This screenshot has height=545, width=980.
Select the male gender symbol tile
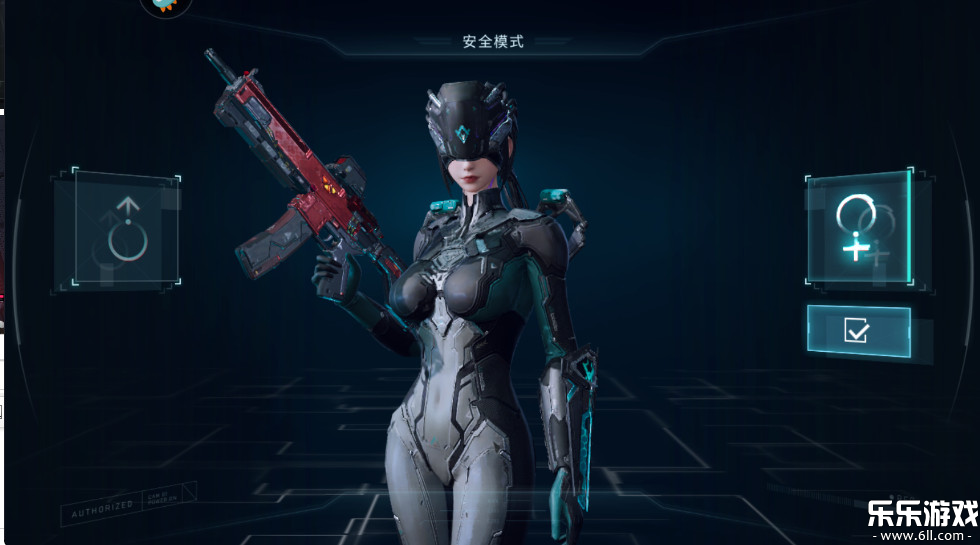126,232
